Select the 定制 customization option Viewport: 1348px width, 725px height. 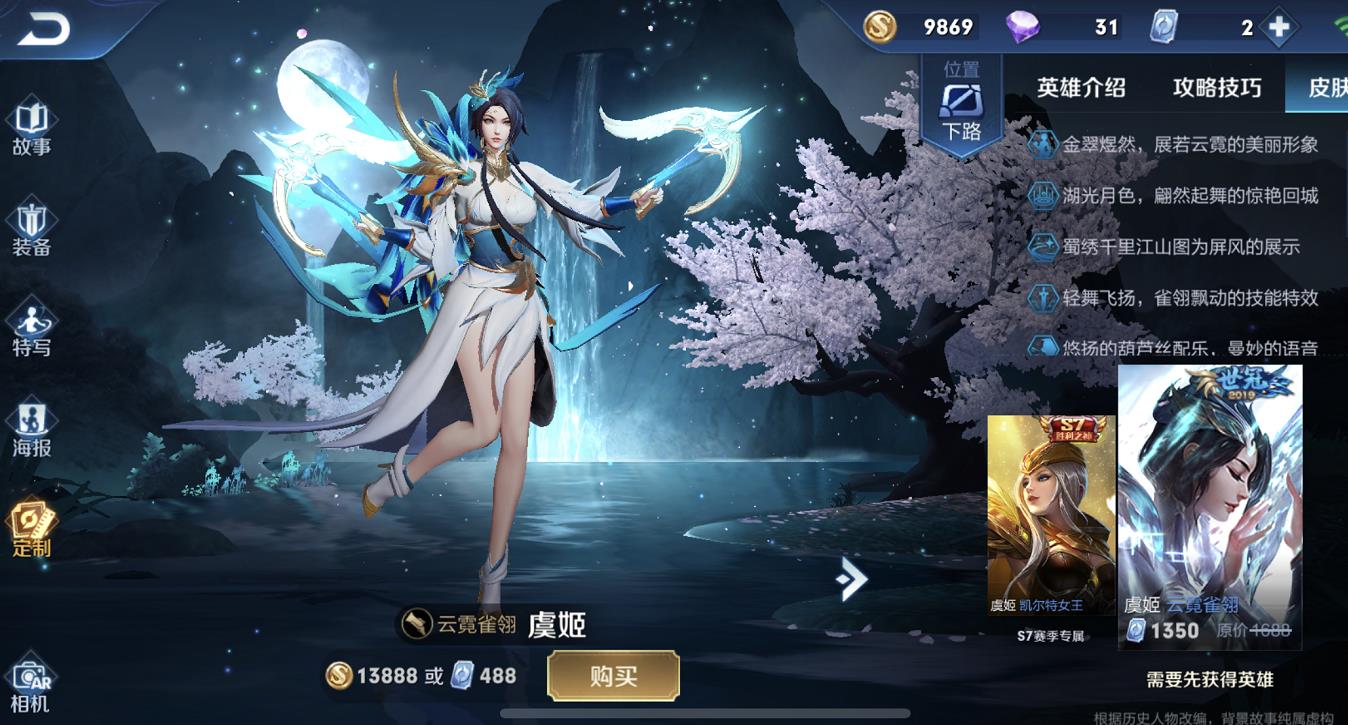[31, 530]
